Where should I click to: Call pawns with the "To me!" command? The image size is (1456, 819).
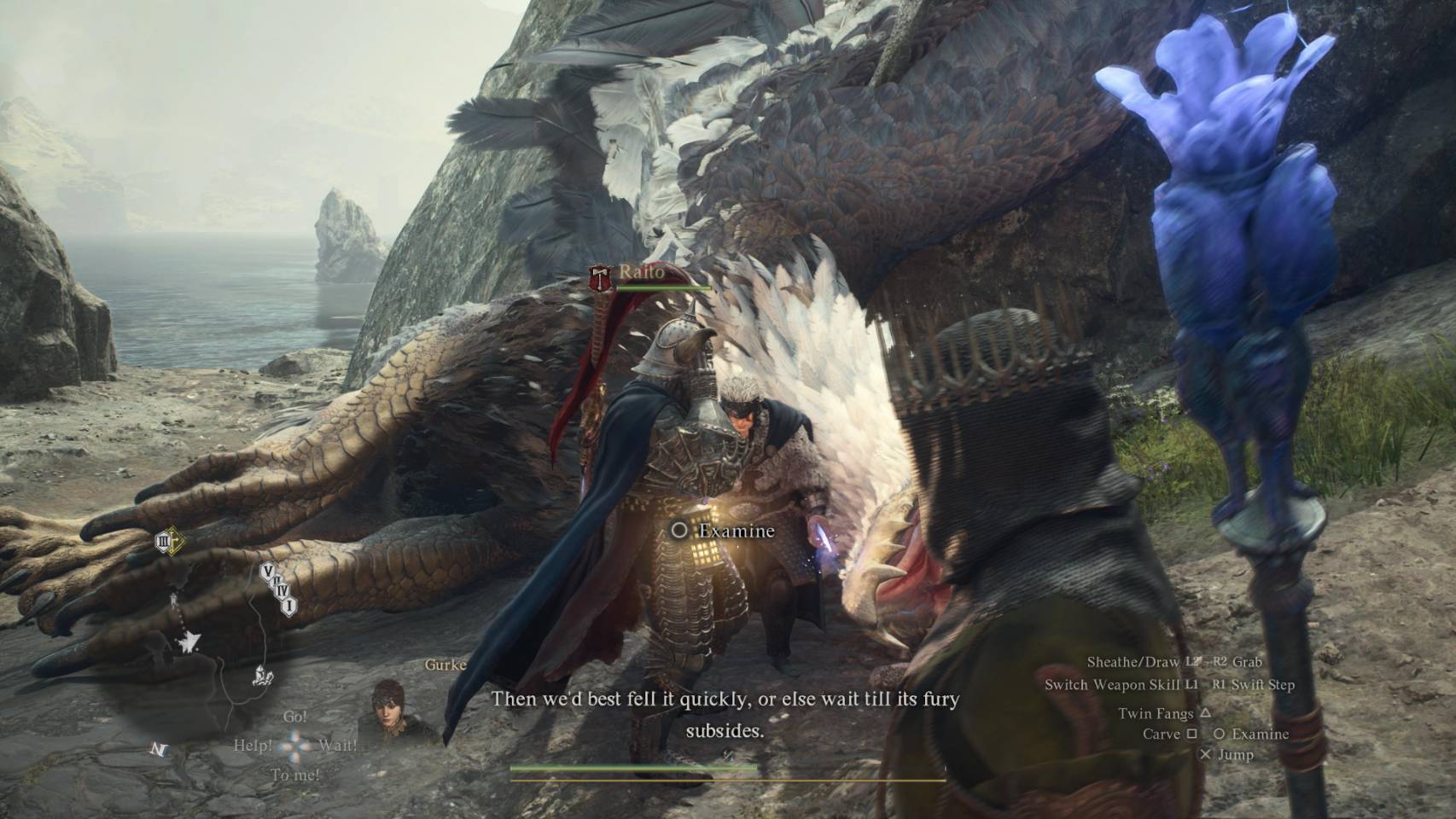coord(294,775)
